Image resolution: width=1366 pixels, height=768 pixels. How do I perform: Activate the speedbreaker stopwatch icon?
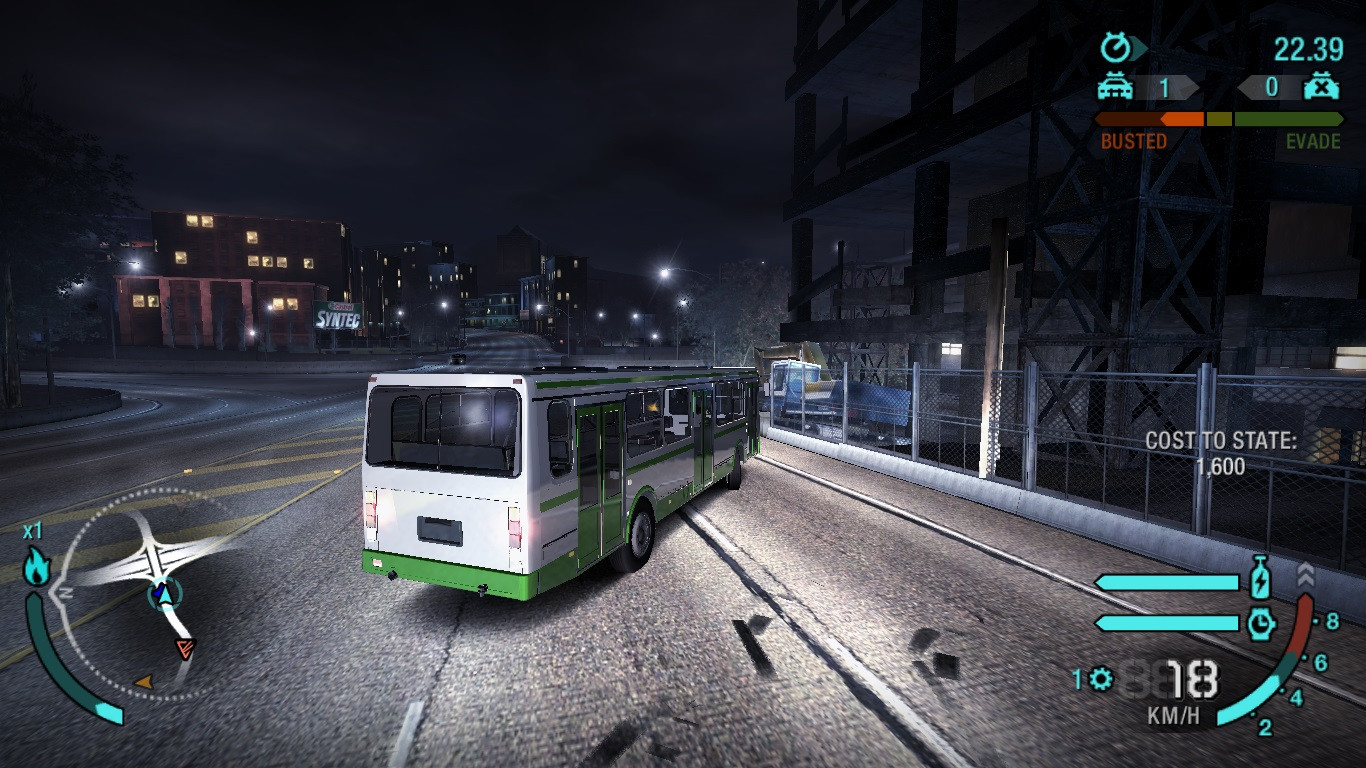point(1260,624)
